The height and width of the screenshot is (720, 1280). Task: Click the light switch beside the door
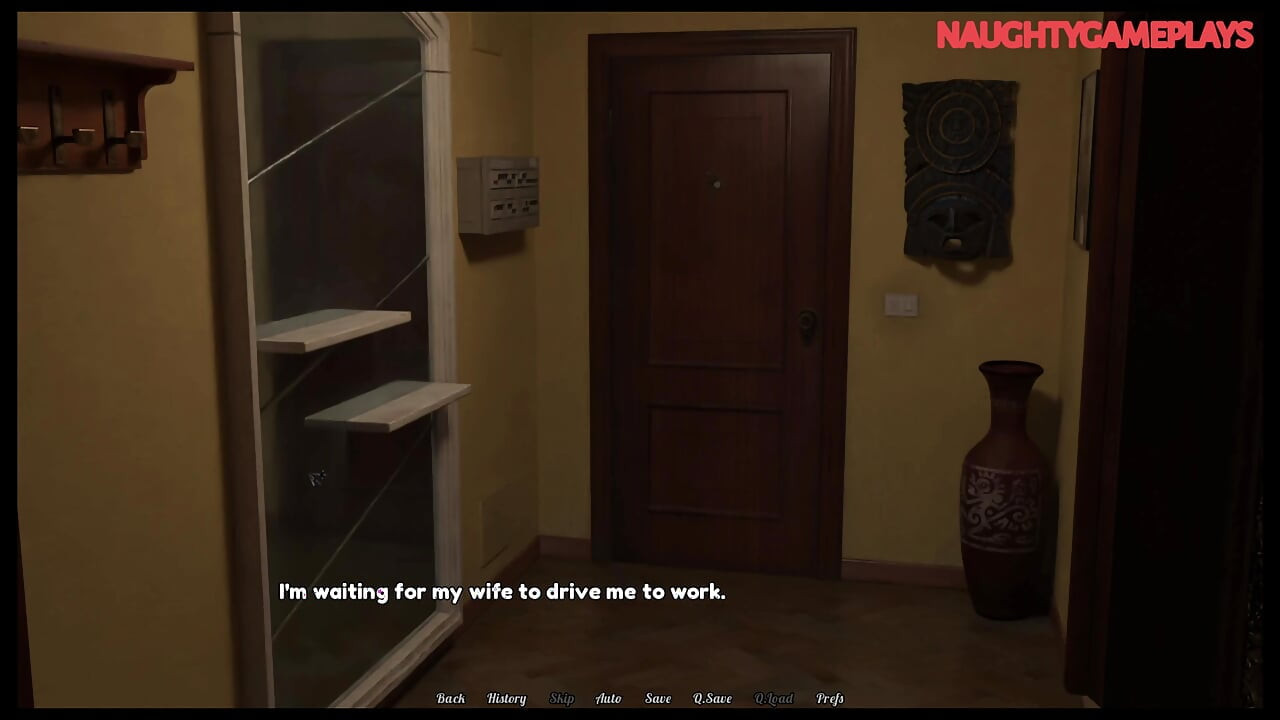point(901,302)
